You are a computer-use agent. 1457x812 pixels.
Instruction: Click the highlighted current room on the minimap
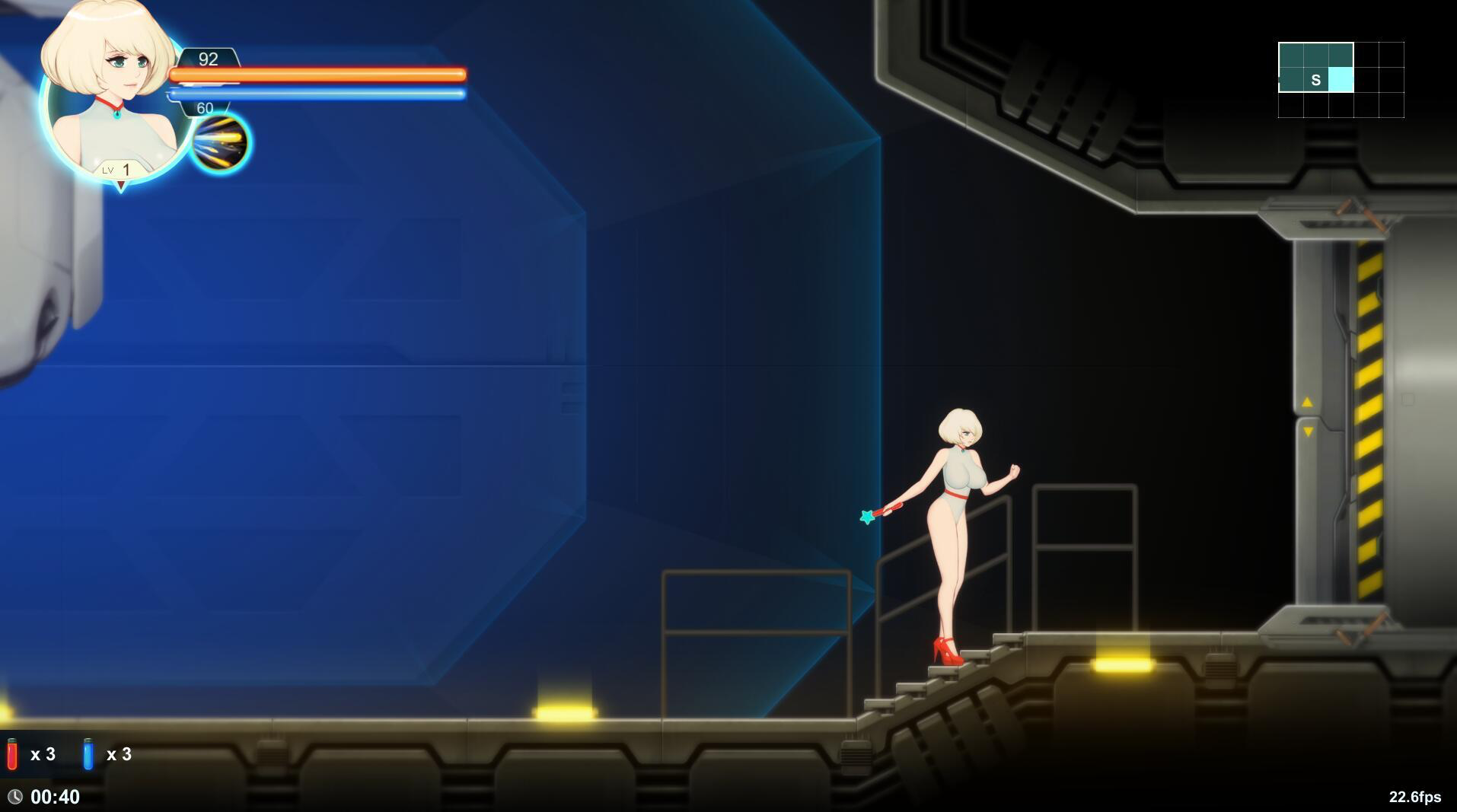click(1342, 78)
